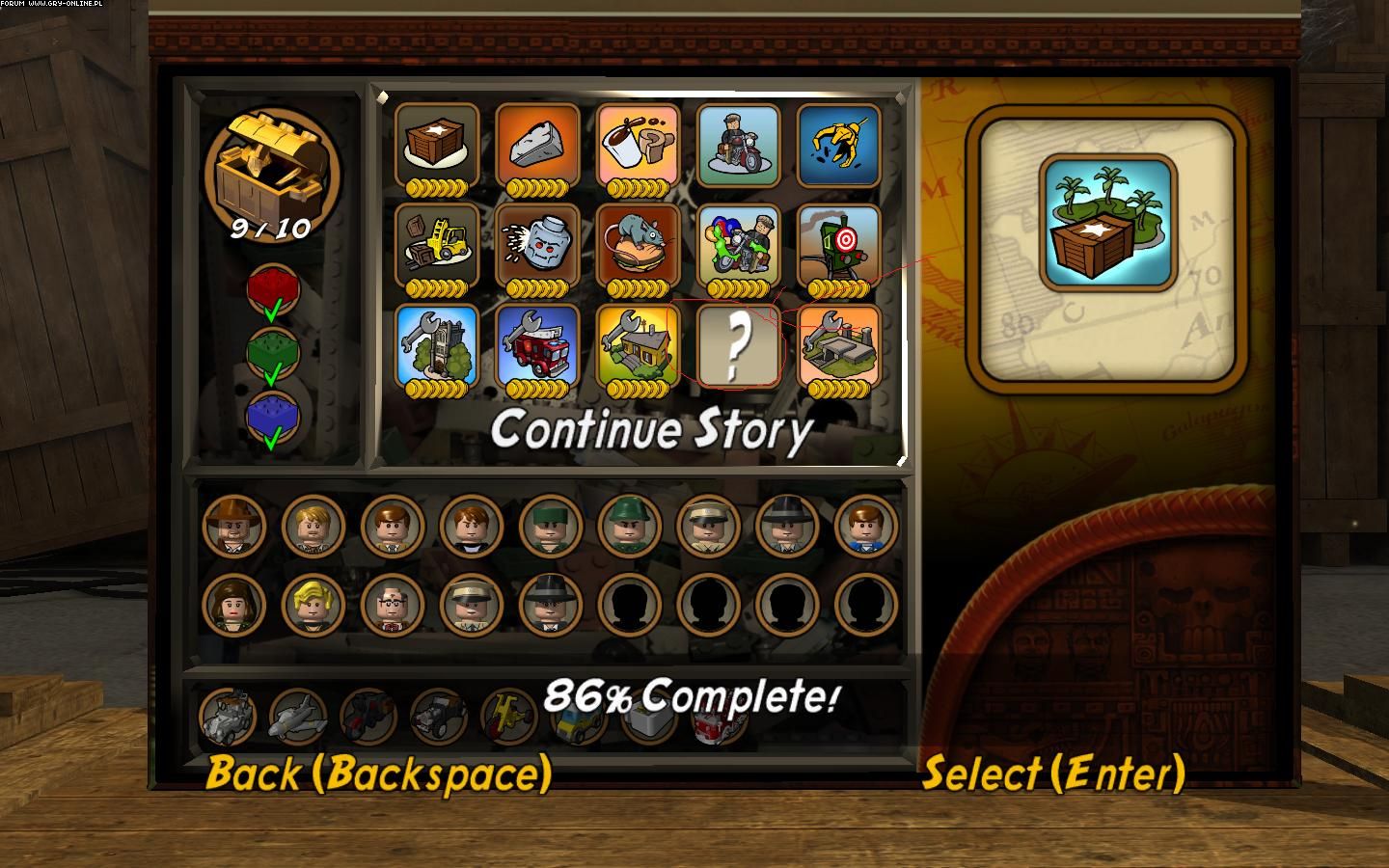Choose the silver brick level tile

[x=537, y=145]
